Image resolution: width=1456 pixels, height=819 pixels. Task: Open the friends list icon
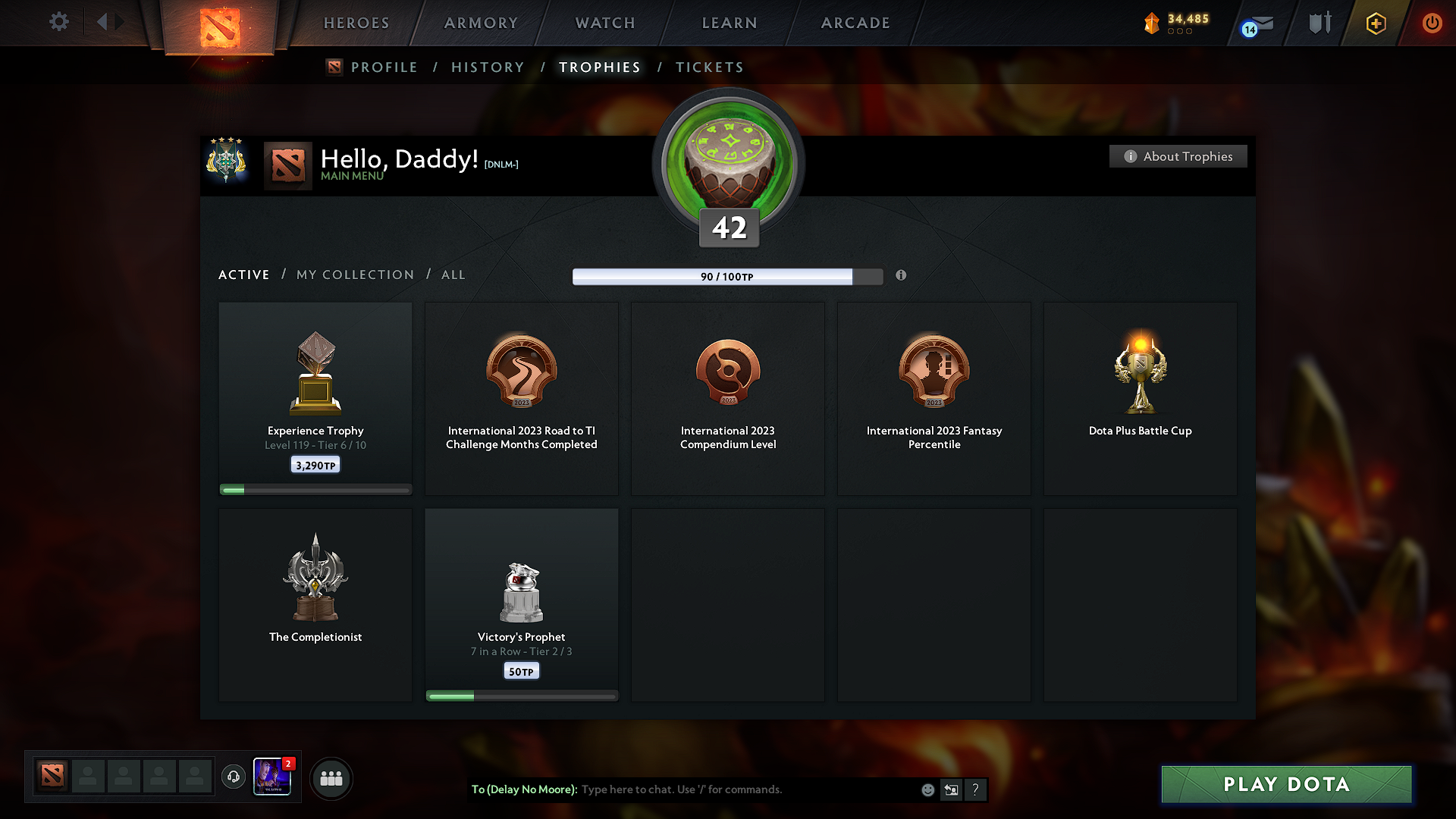pyautogui.click(x=331, y=778)
